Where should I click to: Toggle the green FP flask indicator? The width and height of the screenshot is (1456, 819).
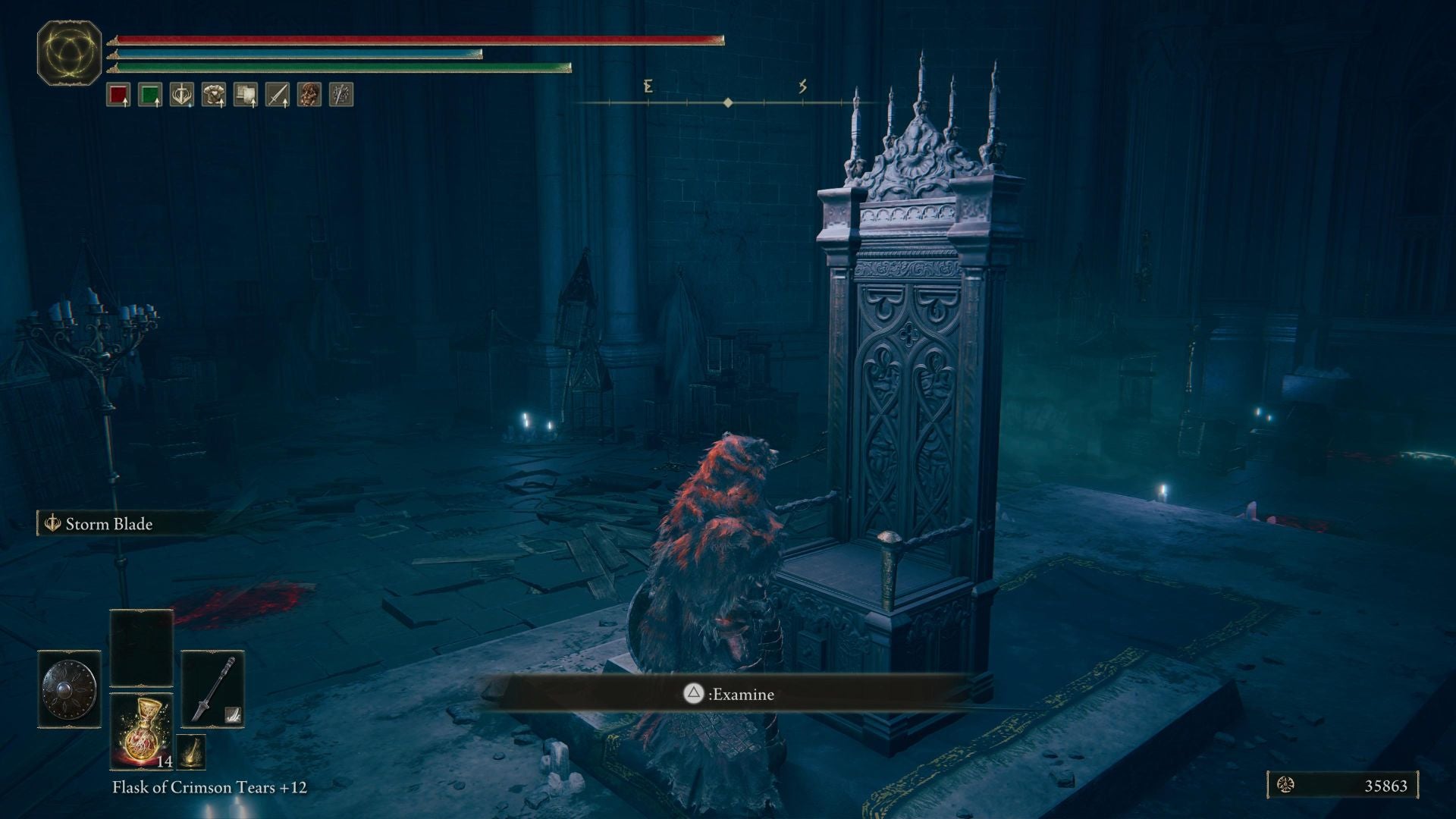tap(149, 95)
